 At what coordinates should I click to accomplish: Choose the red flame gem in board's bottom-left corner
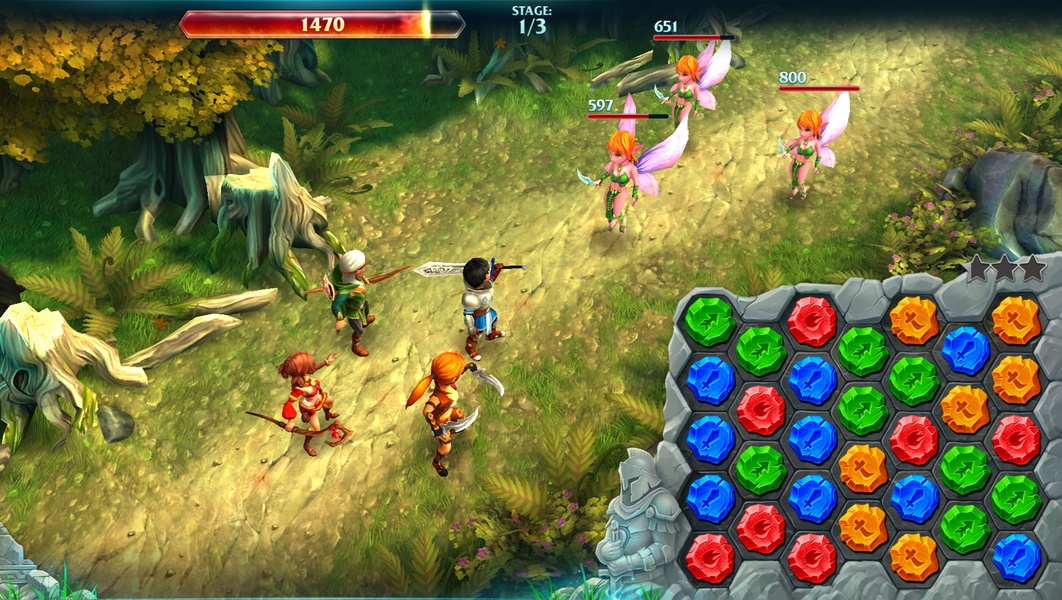[710, 557]
